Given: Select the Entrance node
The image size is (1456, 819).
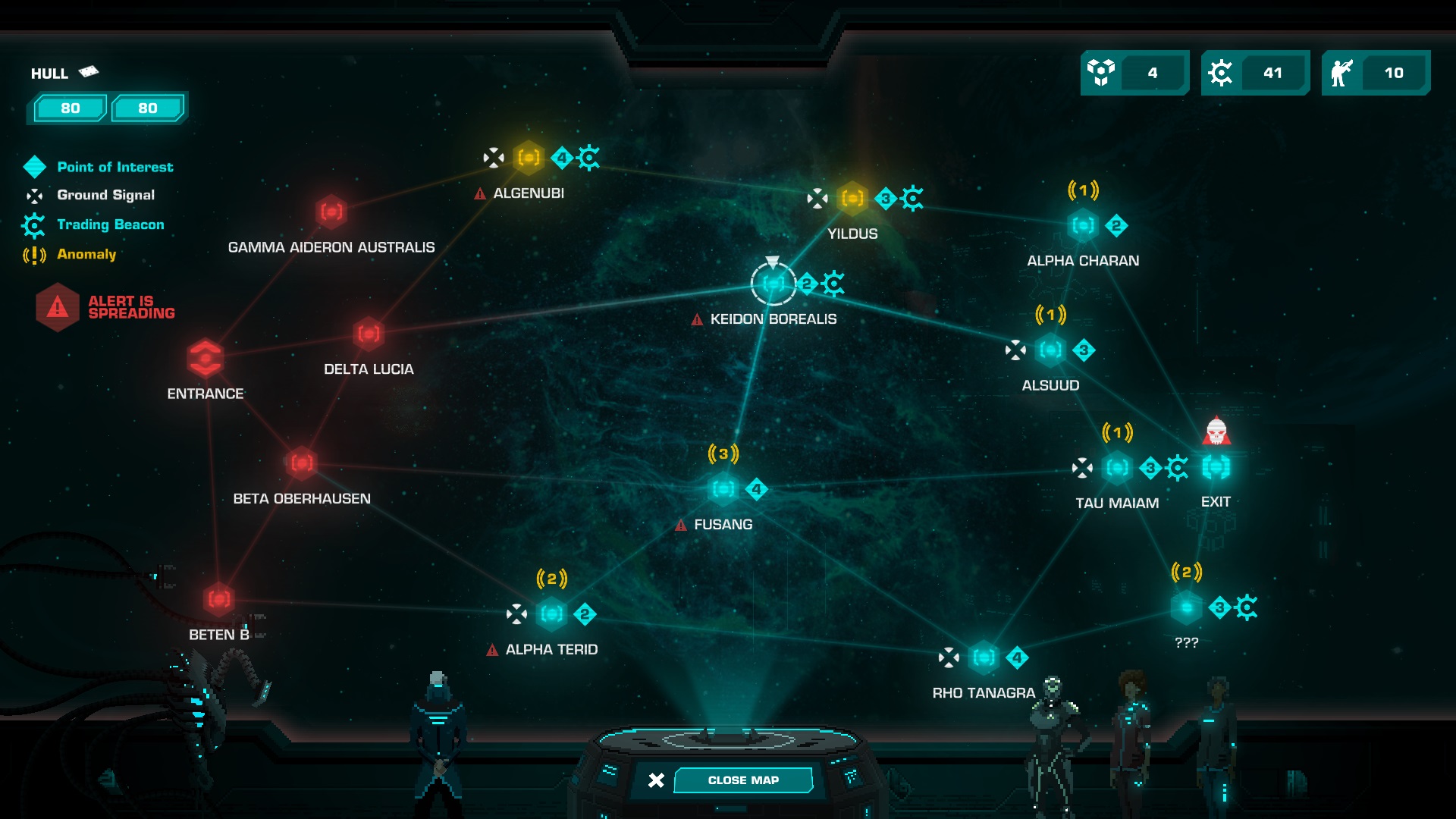Looking at the screenshot, I should click(x=206, y=358).
